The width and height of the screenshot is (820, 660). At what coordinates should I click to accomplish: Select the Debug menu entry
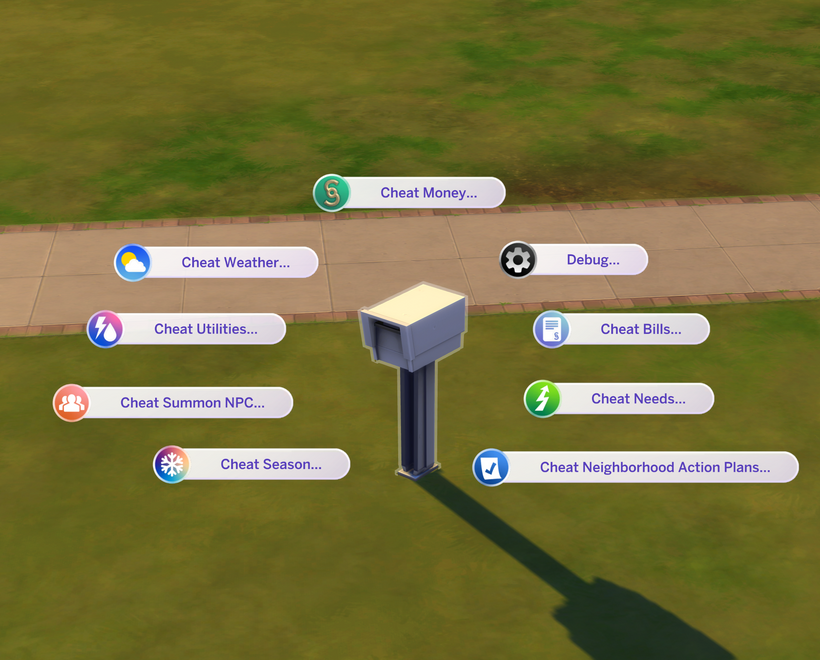(x=592, y=260)
